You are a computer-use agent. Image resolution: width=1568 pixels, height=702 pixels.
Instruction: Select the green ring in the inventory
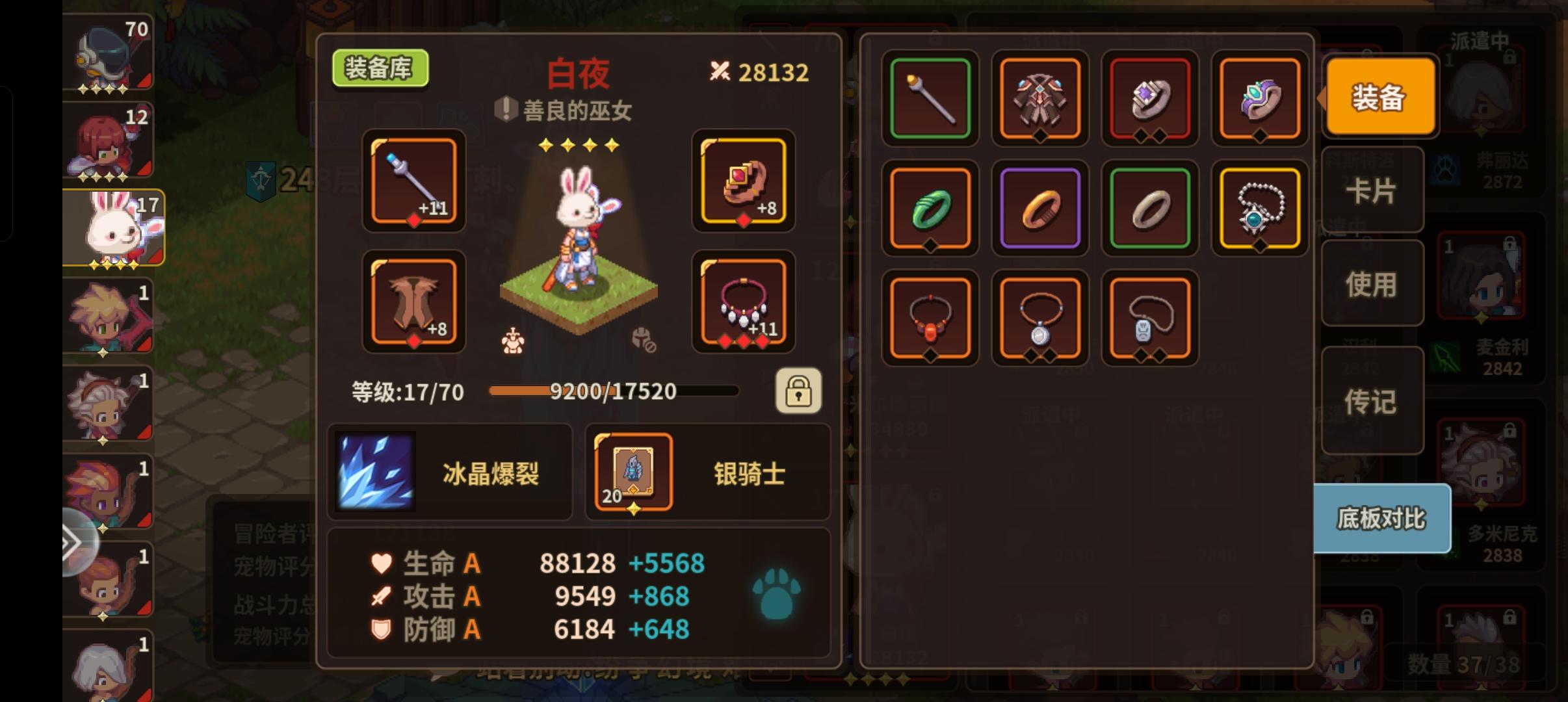930,208
